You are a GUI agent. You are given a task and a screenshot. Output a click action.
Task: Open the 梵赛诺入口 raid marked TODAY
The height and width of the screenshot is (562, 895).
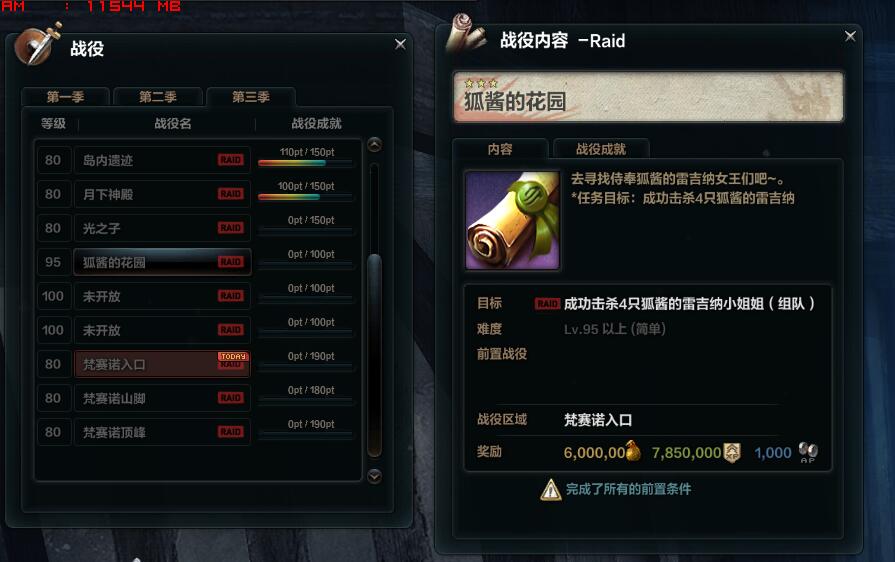pos(162,364)
